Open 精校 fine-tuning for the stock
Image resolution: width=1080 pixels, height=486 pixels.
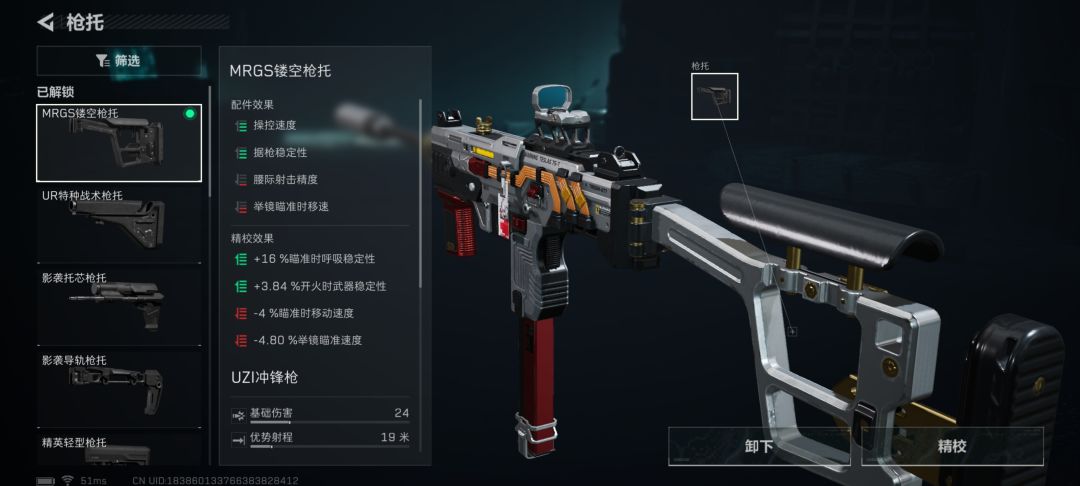952,447
